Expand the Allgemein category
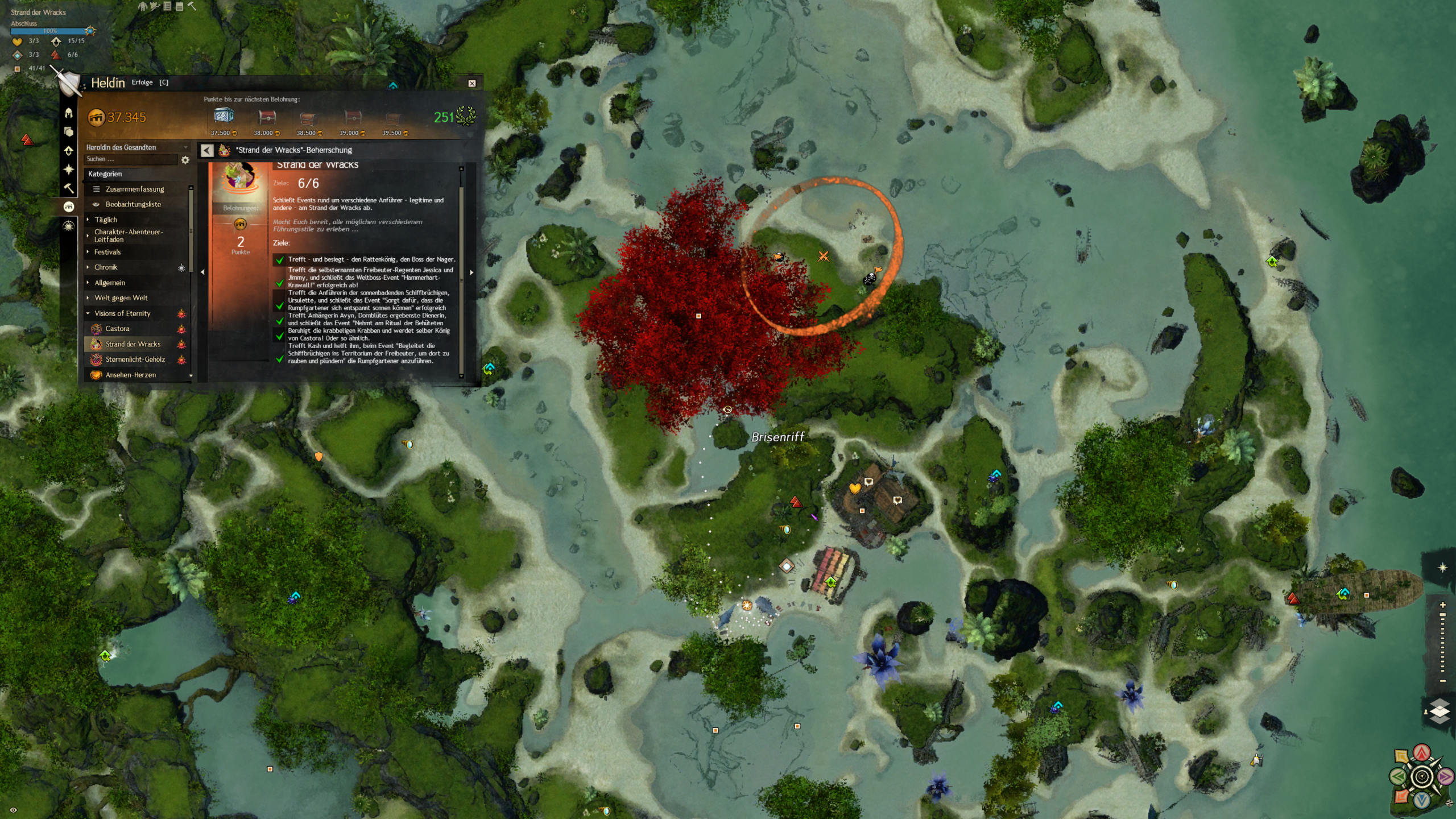Screen dimensions: 1456x819 pos(110,283)
